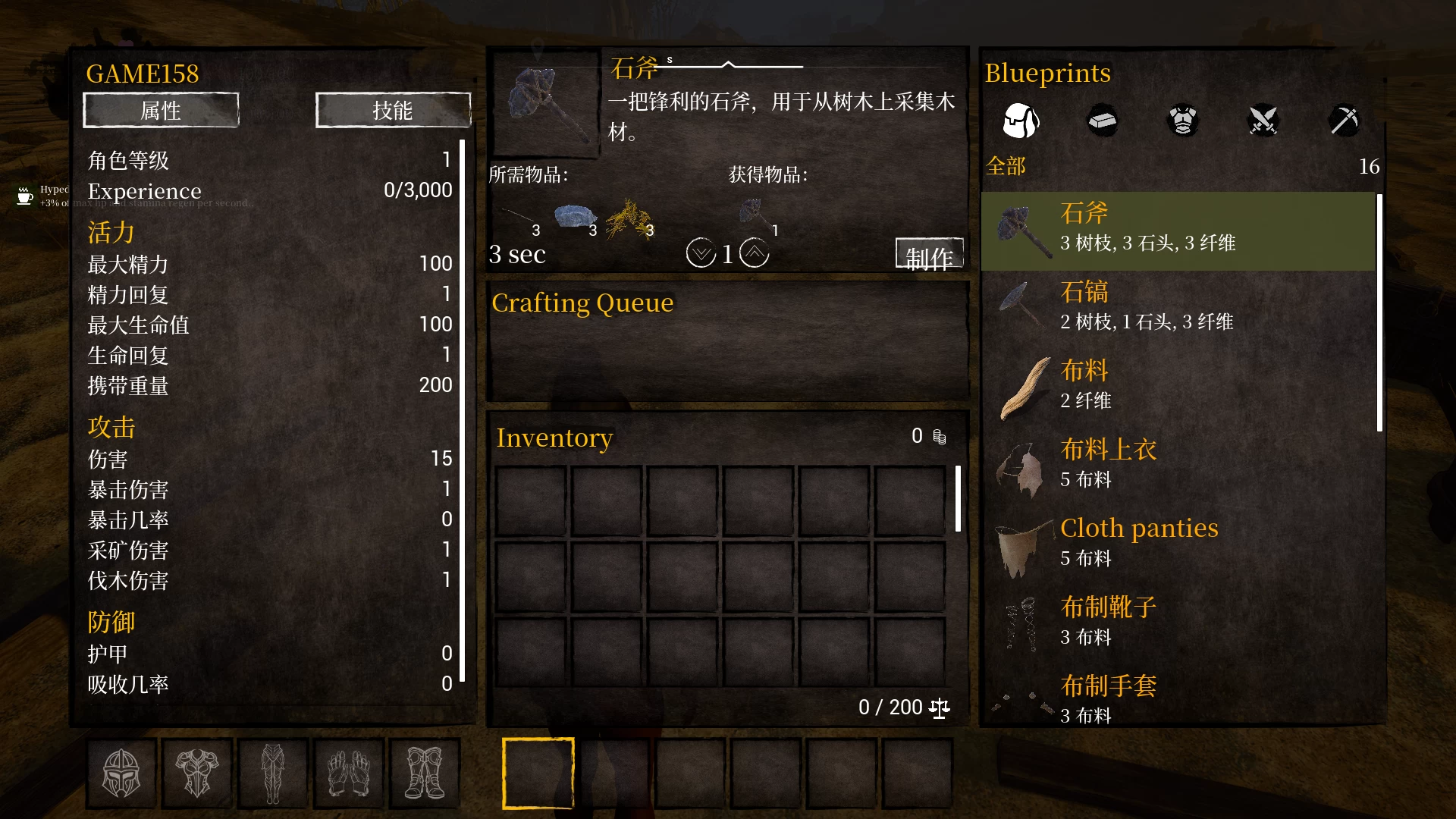The image size is (1456, 819).
Task: Open the boots equipment slot
Action: [425, 773]
